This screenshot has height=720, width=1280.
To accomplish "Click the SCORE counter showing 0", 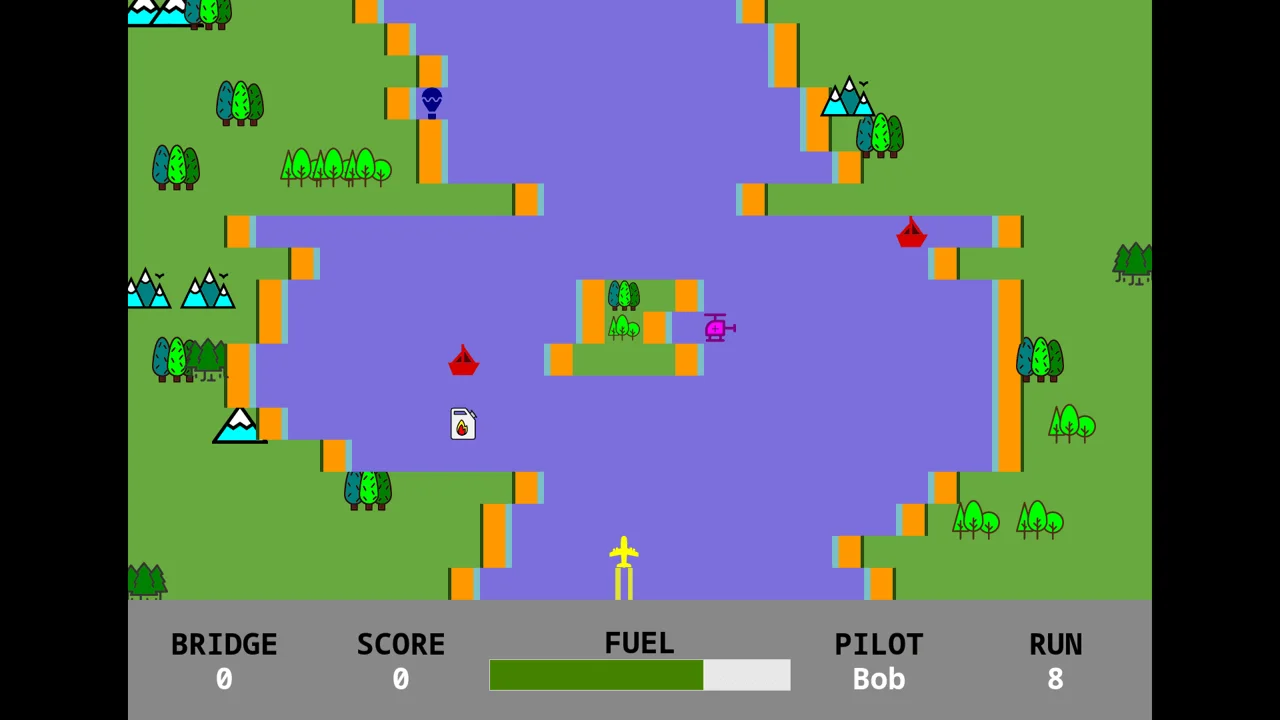I will (x=400, y=678).
